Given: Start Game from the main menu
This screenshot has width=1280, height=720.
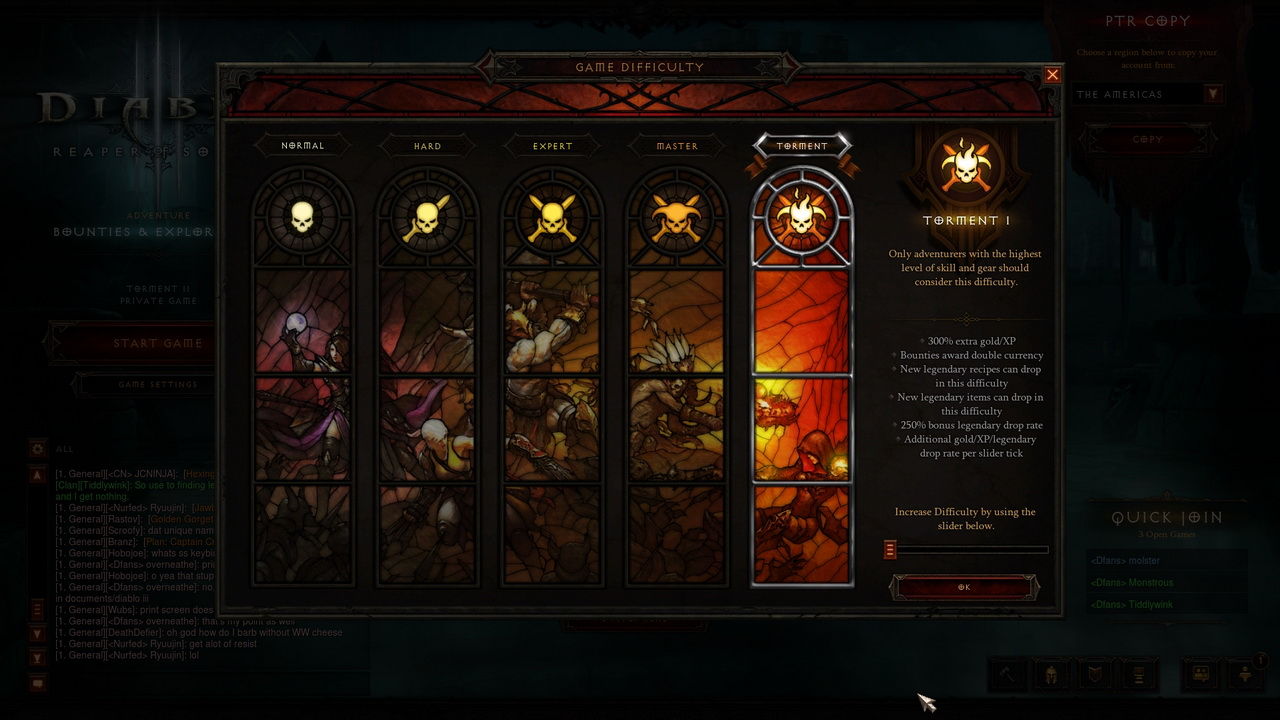Looking at the screenshot, I should click(x=157, y=343).
